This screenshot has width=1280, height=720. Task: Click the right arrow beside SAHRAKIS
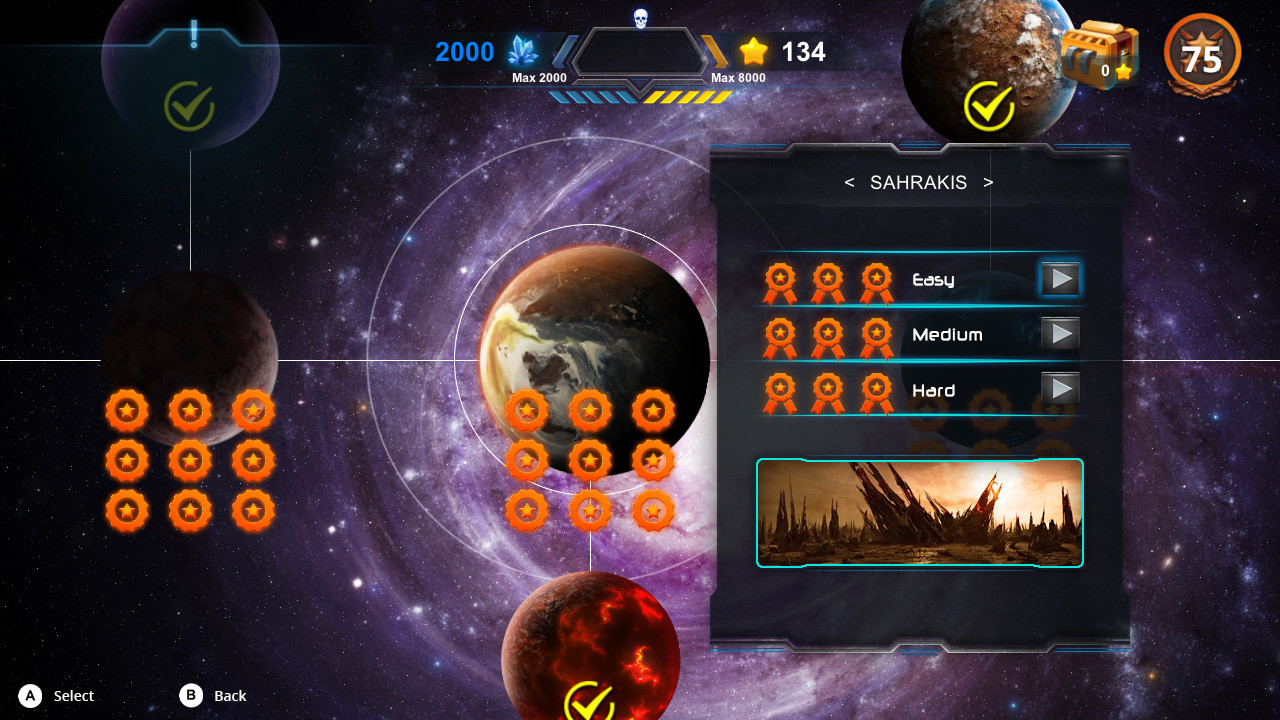point(989,183)
